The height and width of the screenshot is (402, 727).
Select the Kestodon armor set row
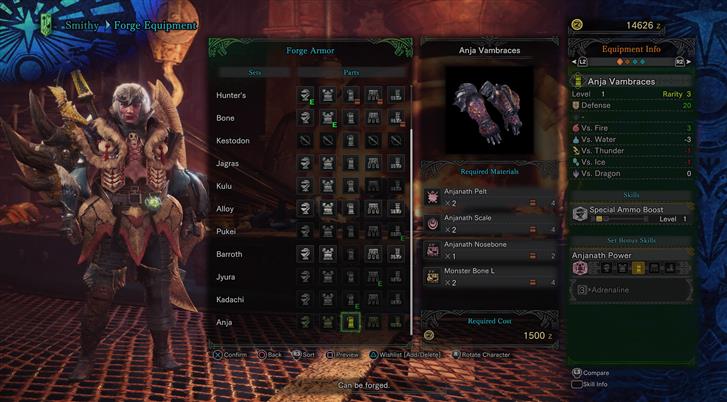pos(233,141)
